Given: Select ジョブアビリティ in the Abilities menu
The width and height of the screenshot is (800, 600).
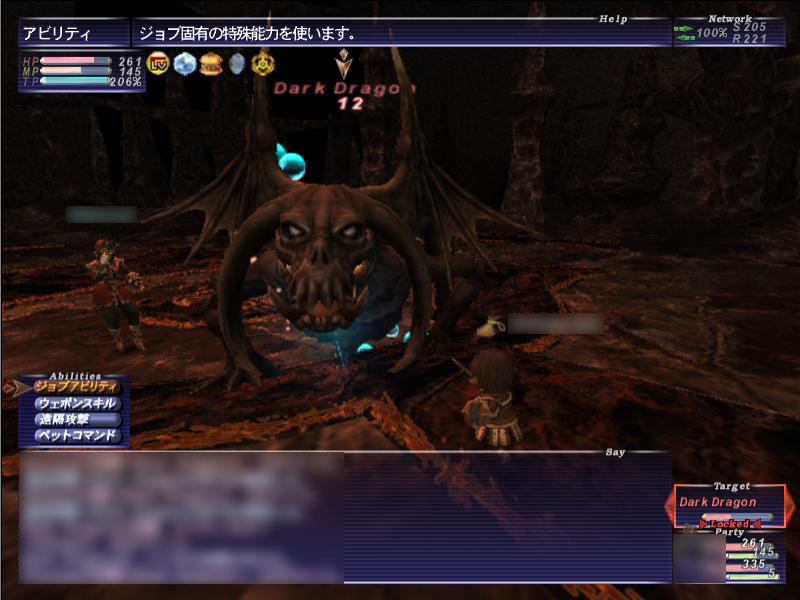Looking at the screenshot, I should tap(76, 386).
